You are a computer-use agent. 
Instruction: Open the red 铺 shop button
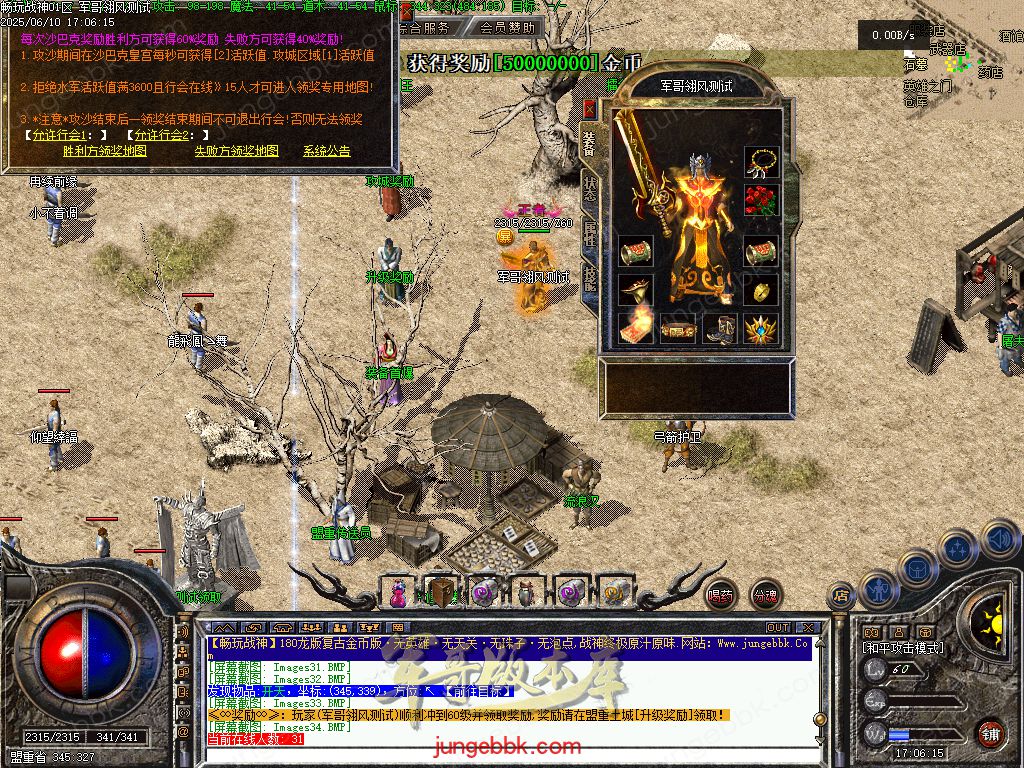pos(991,733)
